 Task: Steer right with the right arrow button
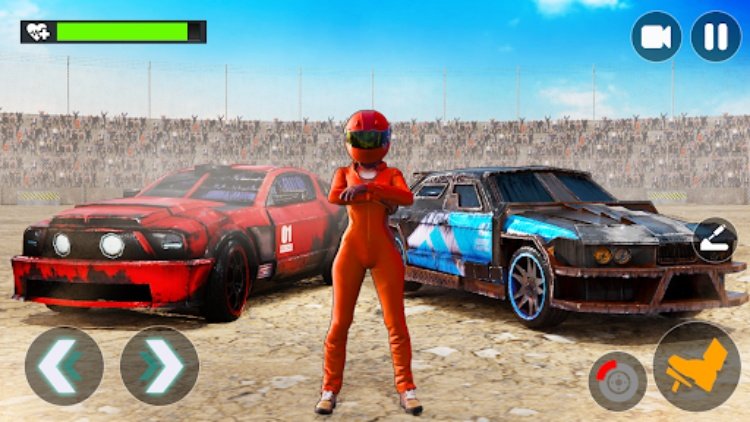(159, 366)
